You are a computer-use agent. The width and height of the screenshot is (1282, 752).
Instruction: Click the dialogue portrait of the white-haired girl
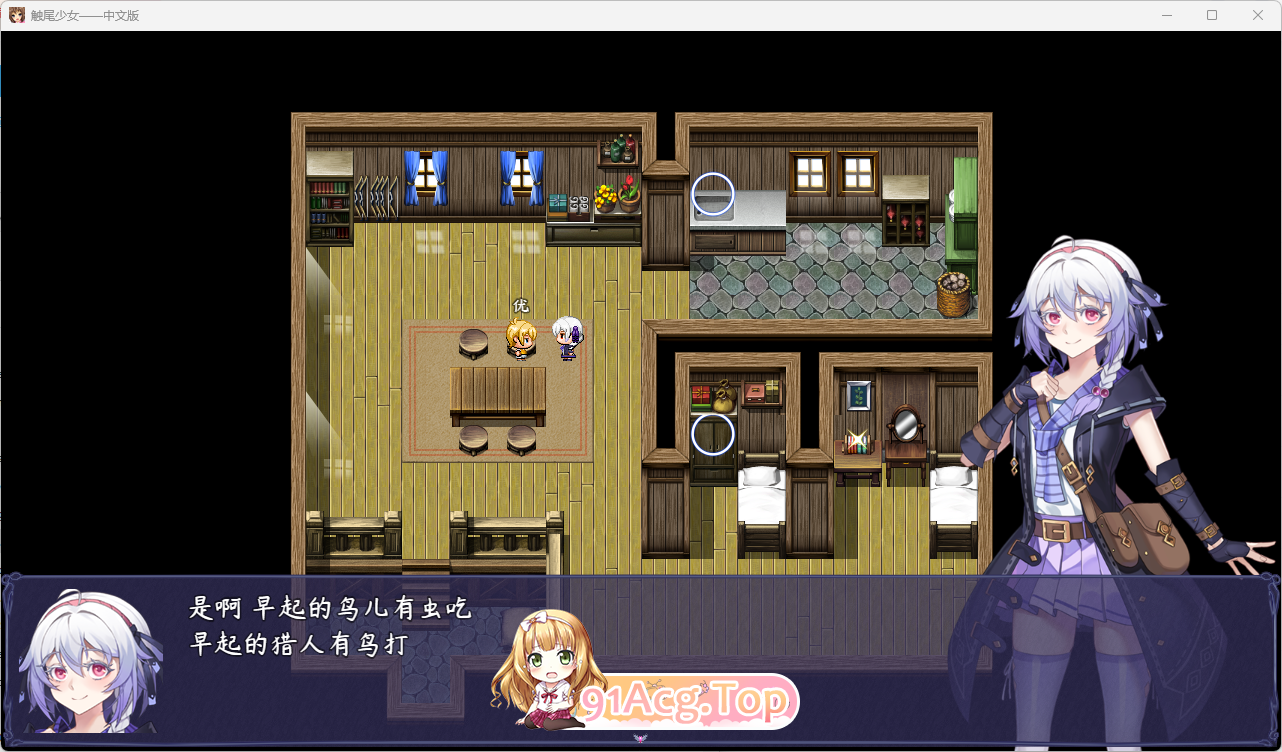(x=85, y=670)
